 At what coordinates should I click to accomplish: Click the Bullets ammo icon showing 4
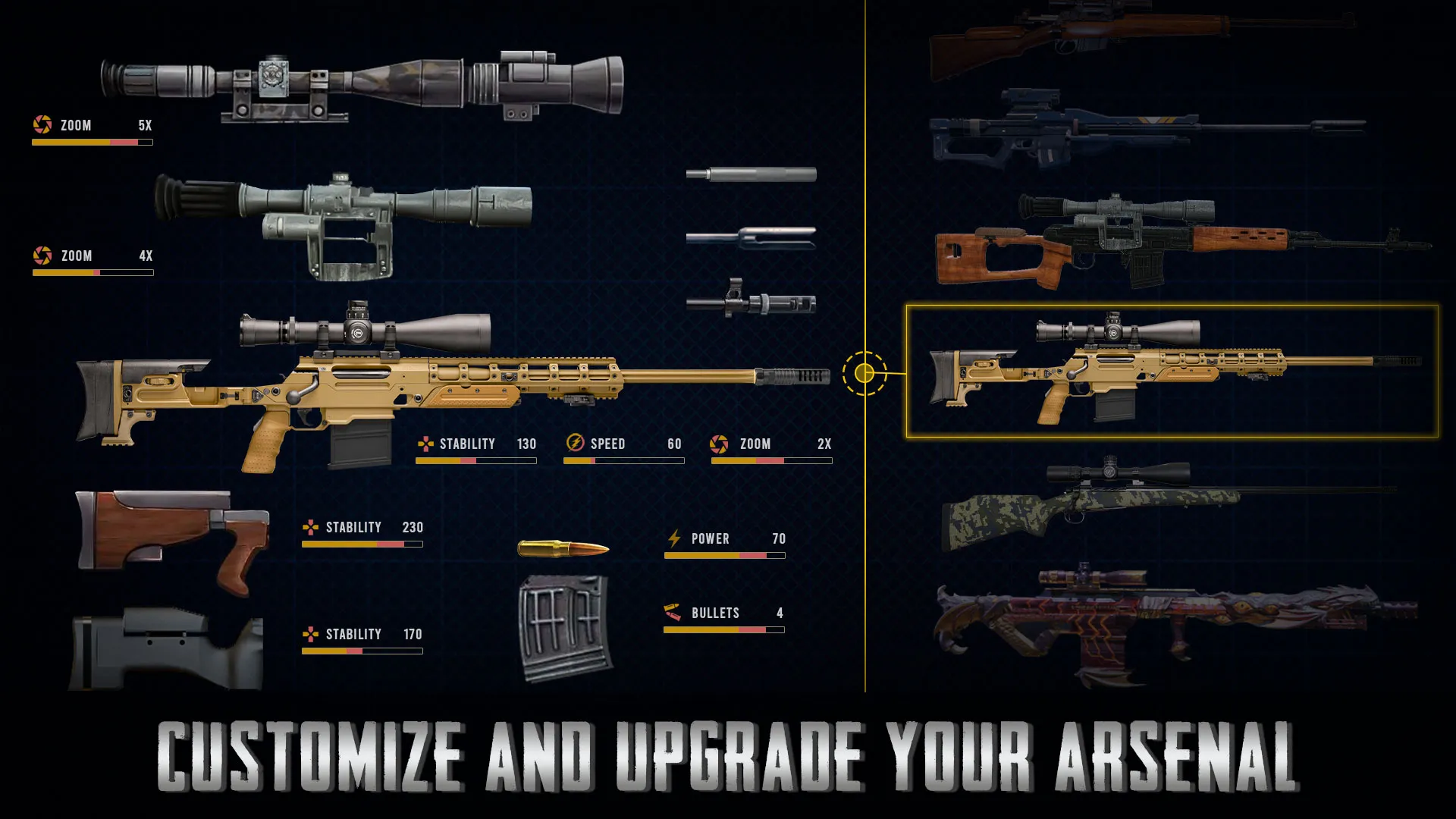coord(672,613)
